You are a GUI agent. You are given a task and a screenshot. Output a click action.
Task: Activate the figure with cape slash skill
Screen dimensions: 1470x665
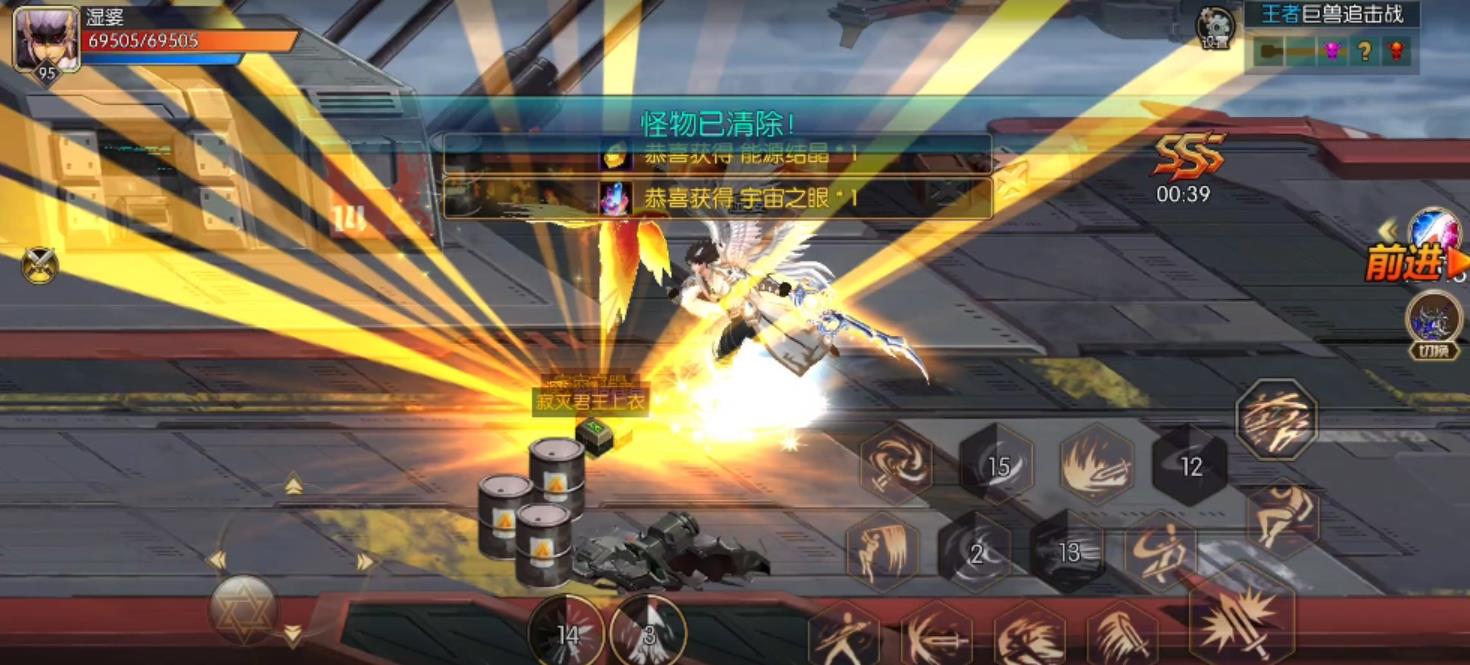(x=882, y=552)
